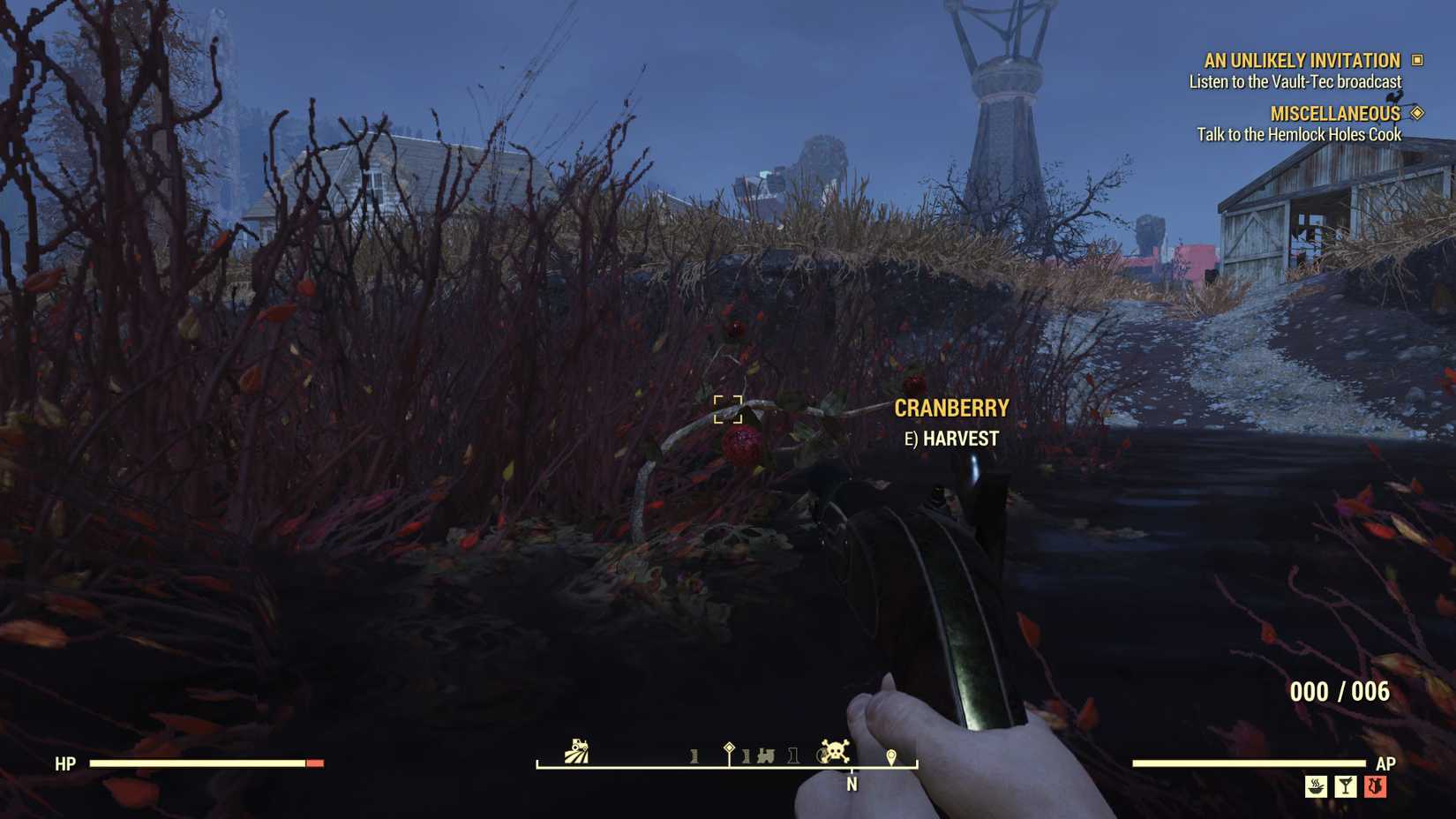1456x819 pixels.
Task: Toggle the An Unlikely Invitation quest tracker marker
Action: pyautogui.click(x=1416, y=60)
